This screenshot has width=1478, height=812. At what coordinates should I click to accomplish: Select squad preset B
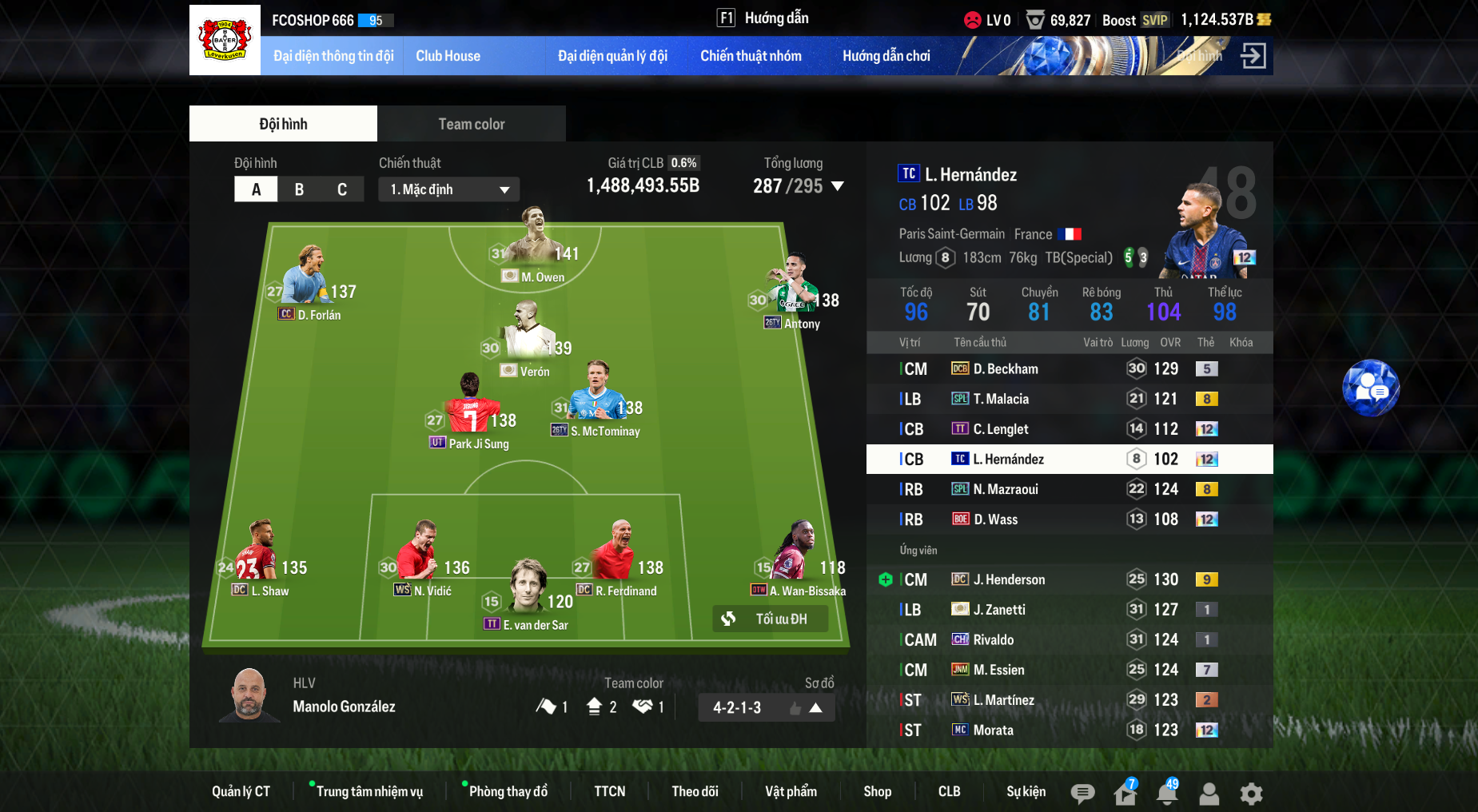click(x=299, y=189)
